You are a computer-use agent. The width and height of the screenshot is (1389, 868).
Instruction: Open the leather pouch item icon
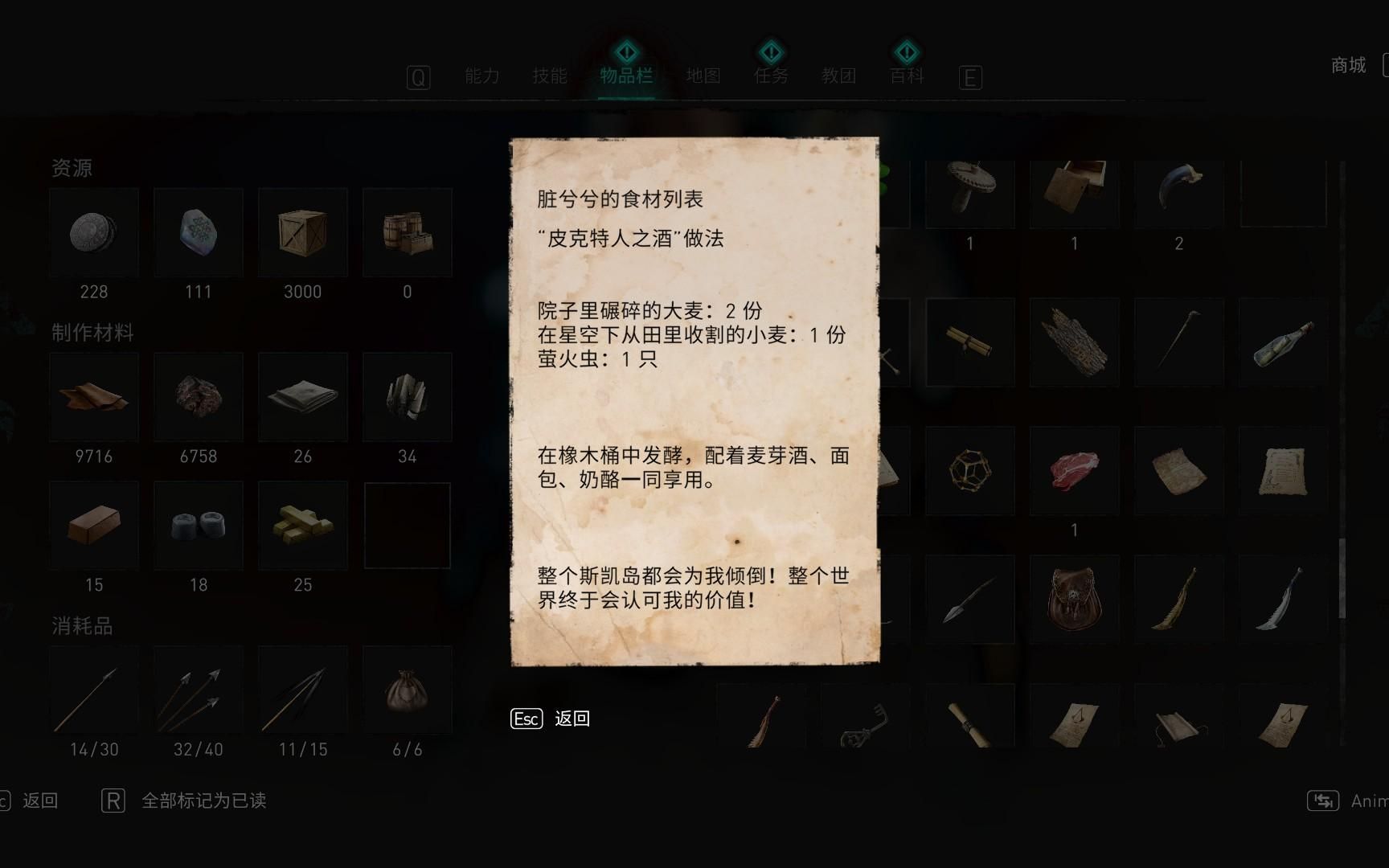pos(1075,599)
